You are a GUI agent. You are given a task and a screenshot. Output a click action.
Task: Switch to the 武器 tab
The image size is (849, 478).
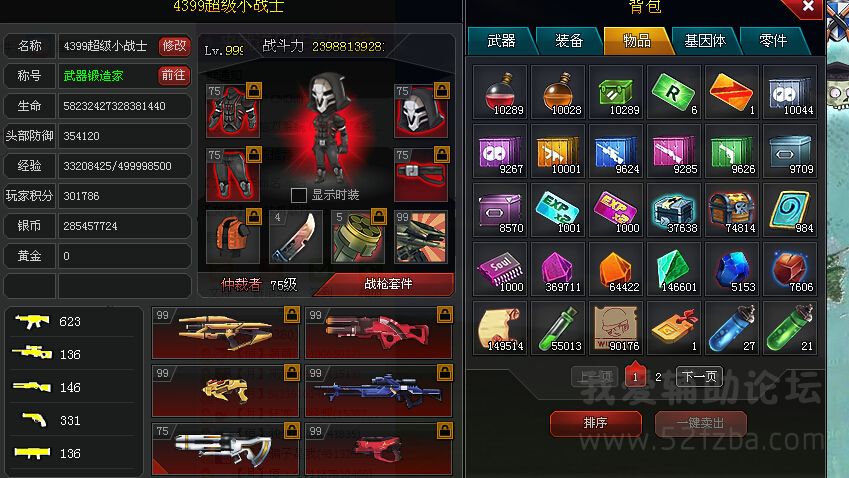pyautogui.click(x=501, y=41)
